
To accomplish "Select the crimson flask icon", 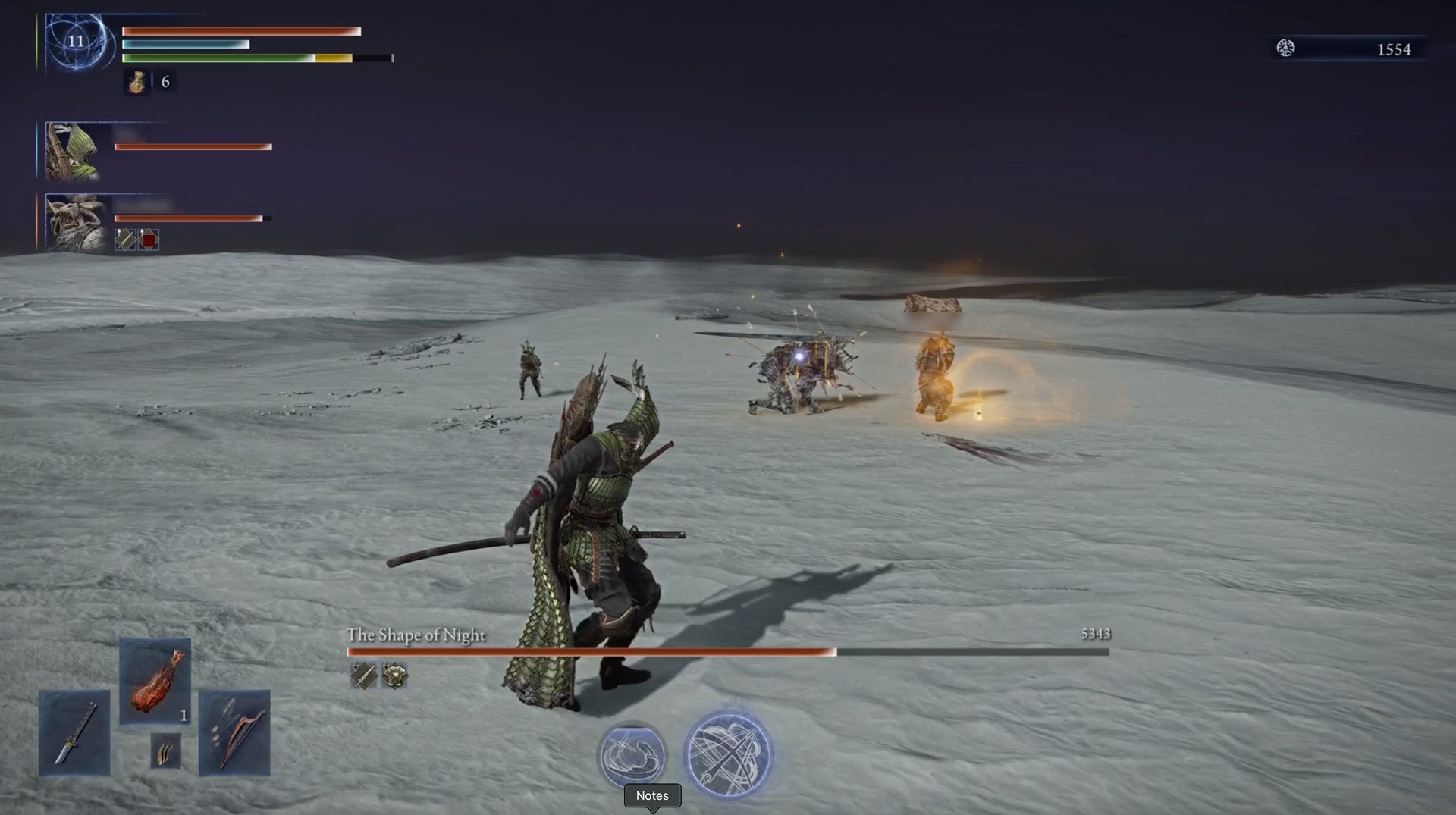I will click(x=137, y=82).
